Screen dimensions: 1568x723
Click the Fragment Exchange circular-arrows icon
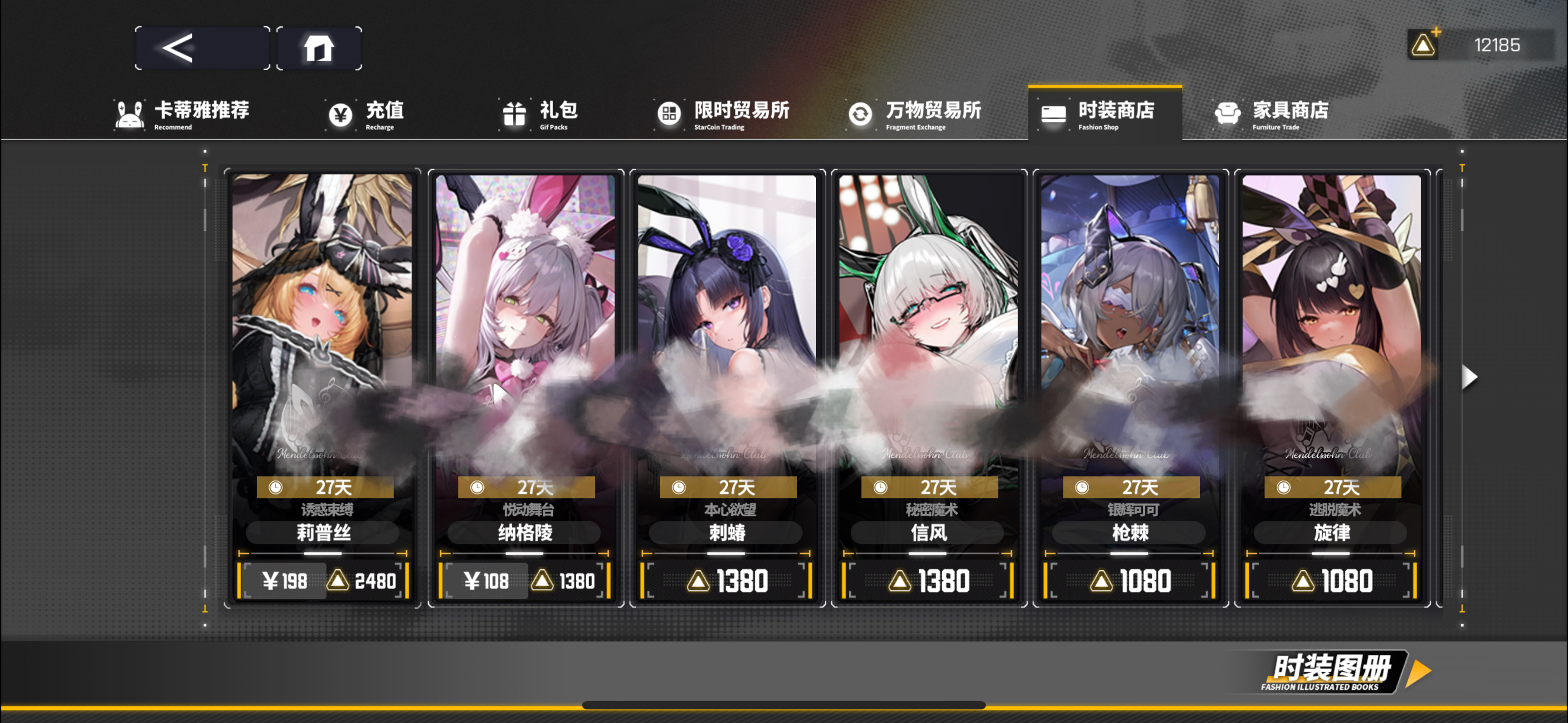point(860,113)
